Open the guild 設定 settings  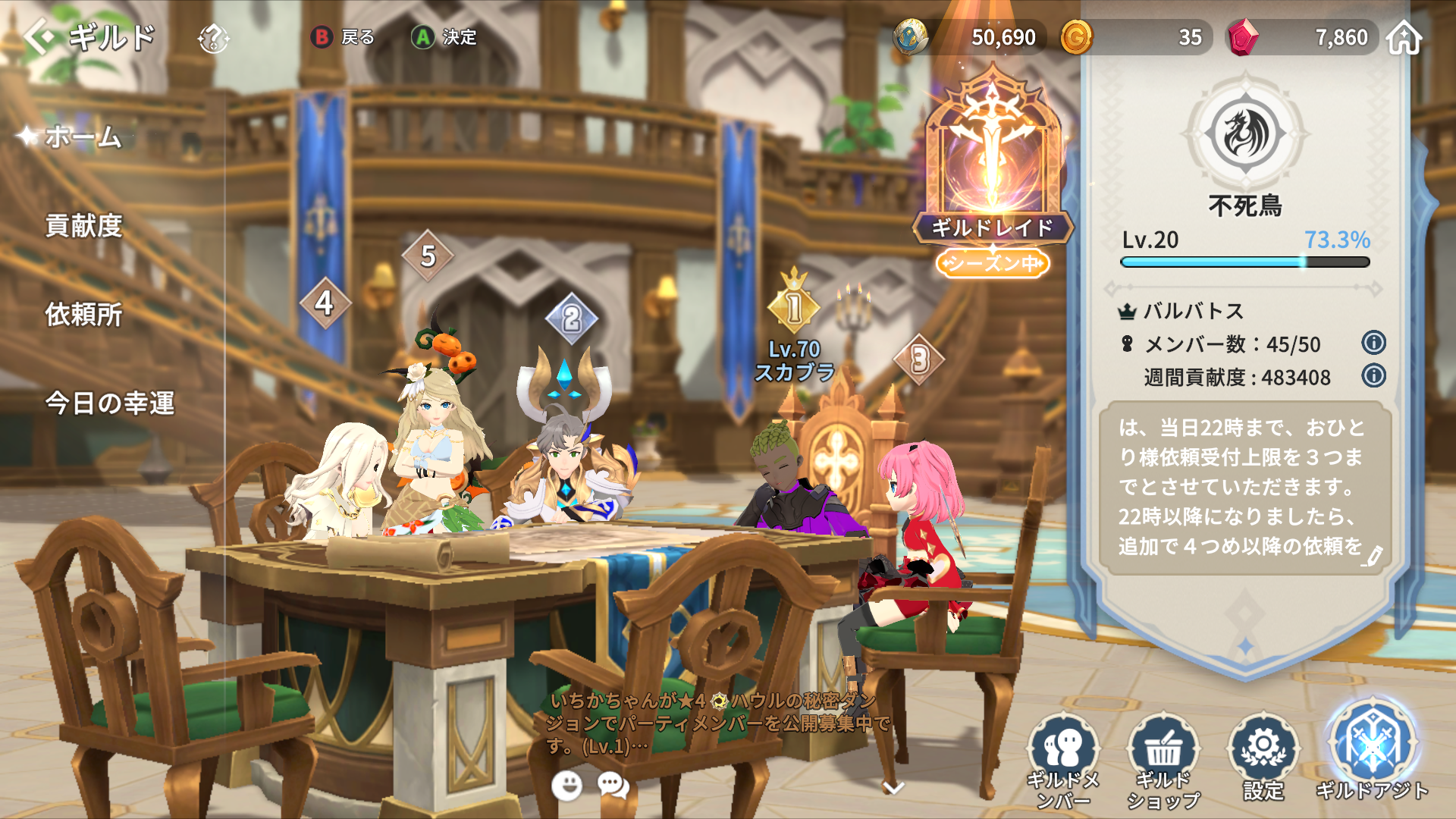1263,758
